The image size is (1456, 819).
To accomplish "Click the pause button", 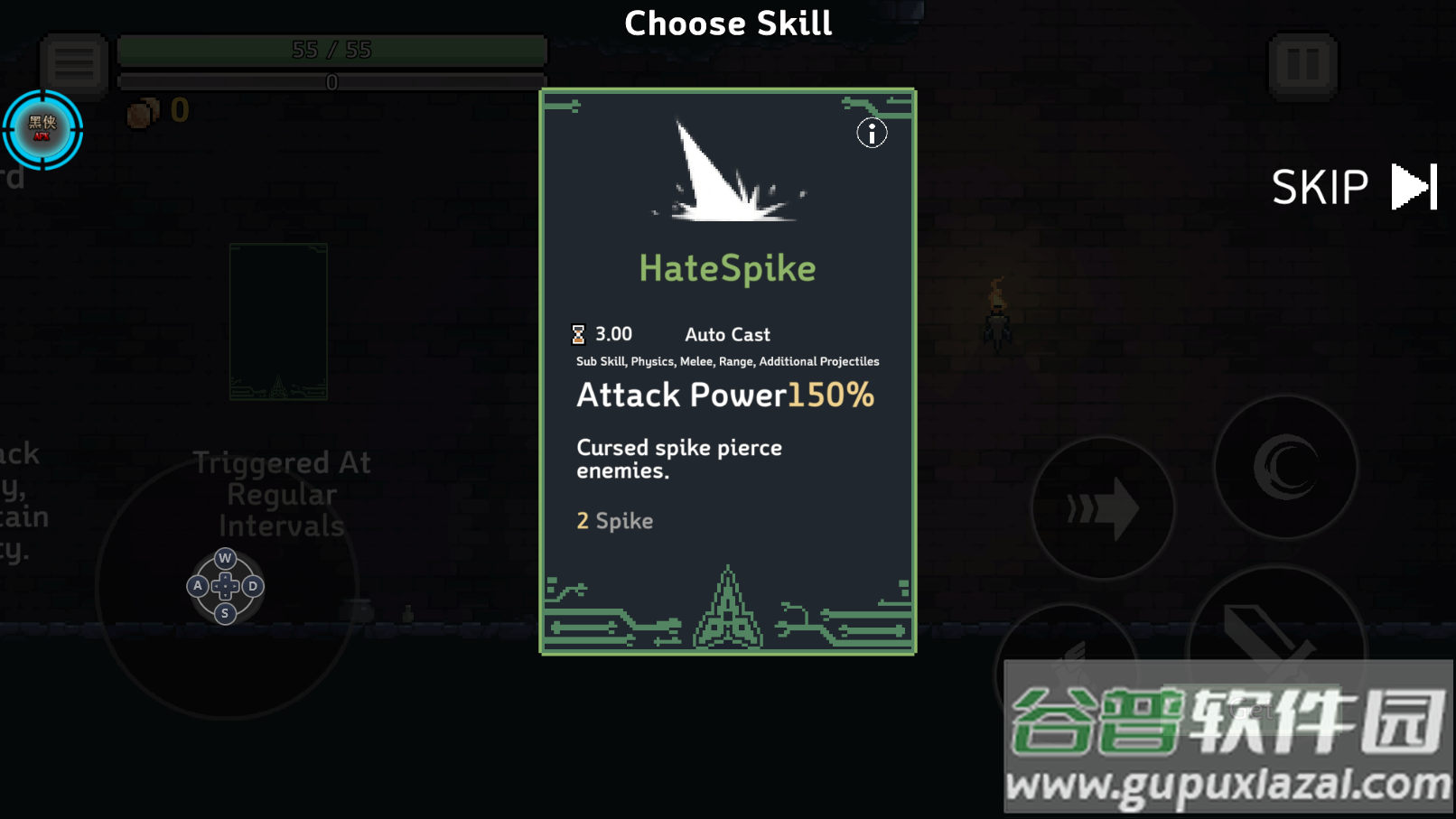I will pos(1302,65).
